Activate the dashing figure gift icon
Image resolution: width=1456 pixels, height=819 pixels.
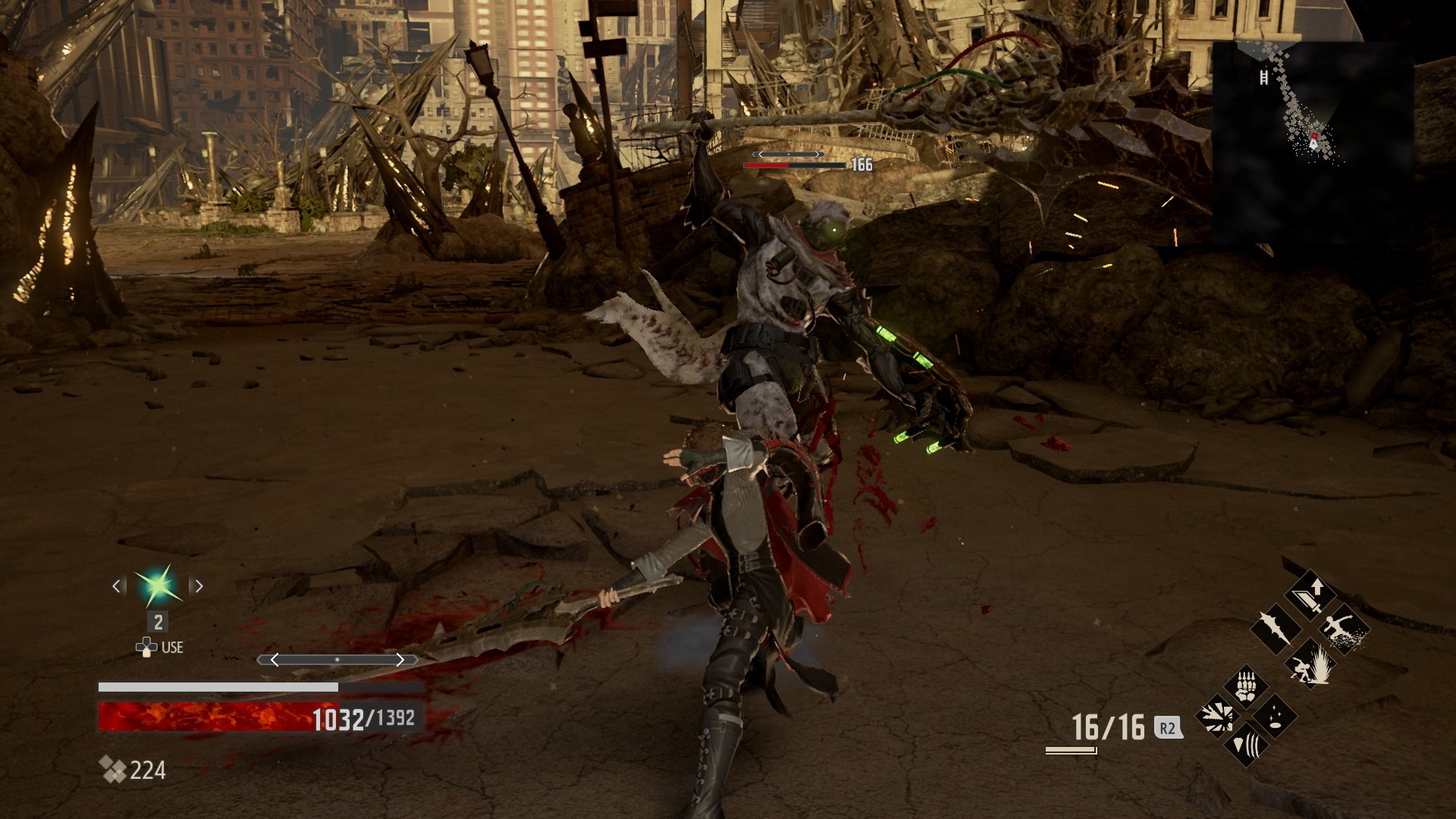tap(1344, 629)
